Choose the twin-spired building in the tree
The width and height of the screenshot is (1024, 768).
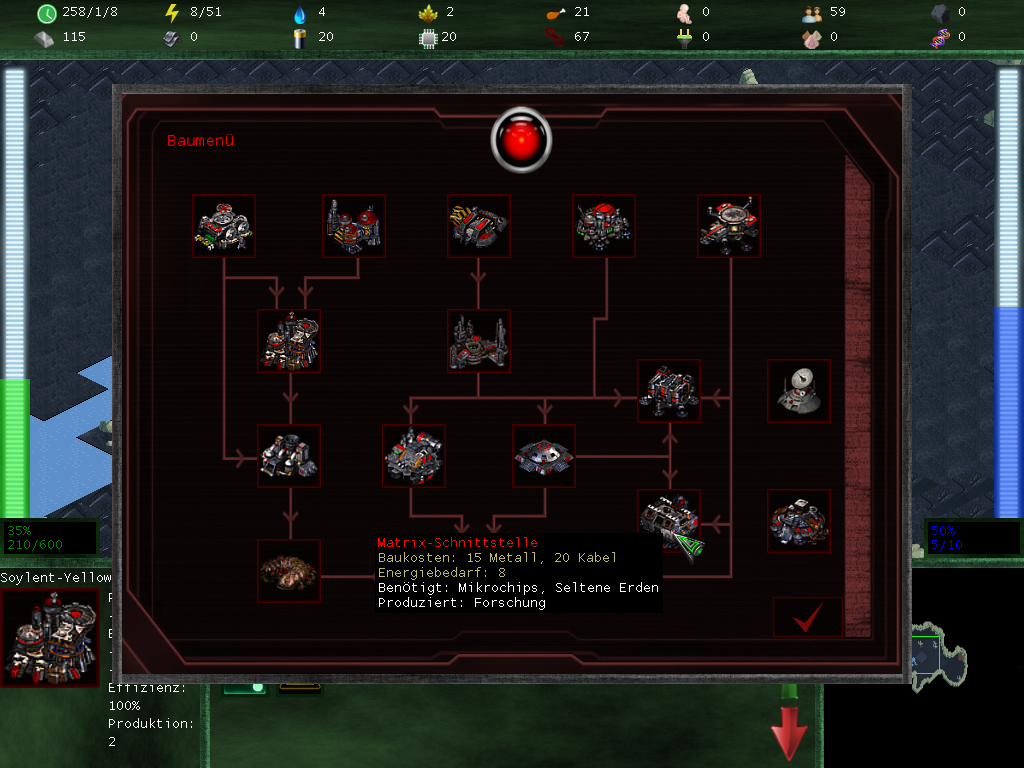479,341
